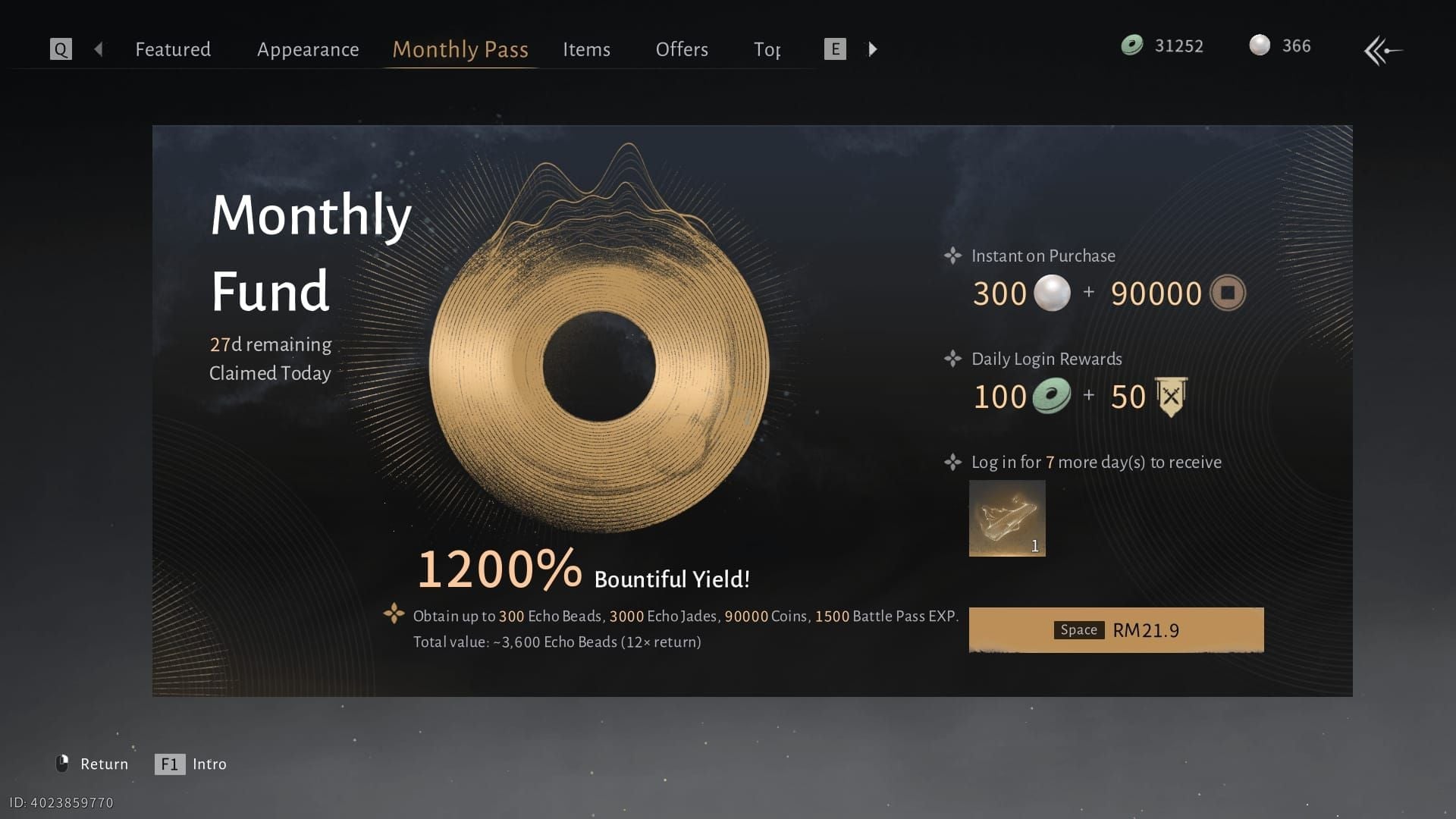Screen dimensions: 1456x819
Task: Click the mouse Return icon at bottom left
Action: 64,764
